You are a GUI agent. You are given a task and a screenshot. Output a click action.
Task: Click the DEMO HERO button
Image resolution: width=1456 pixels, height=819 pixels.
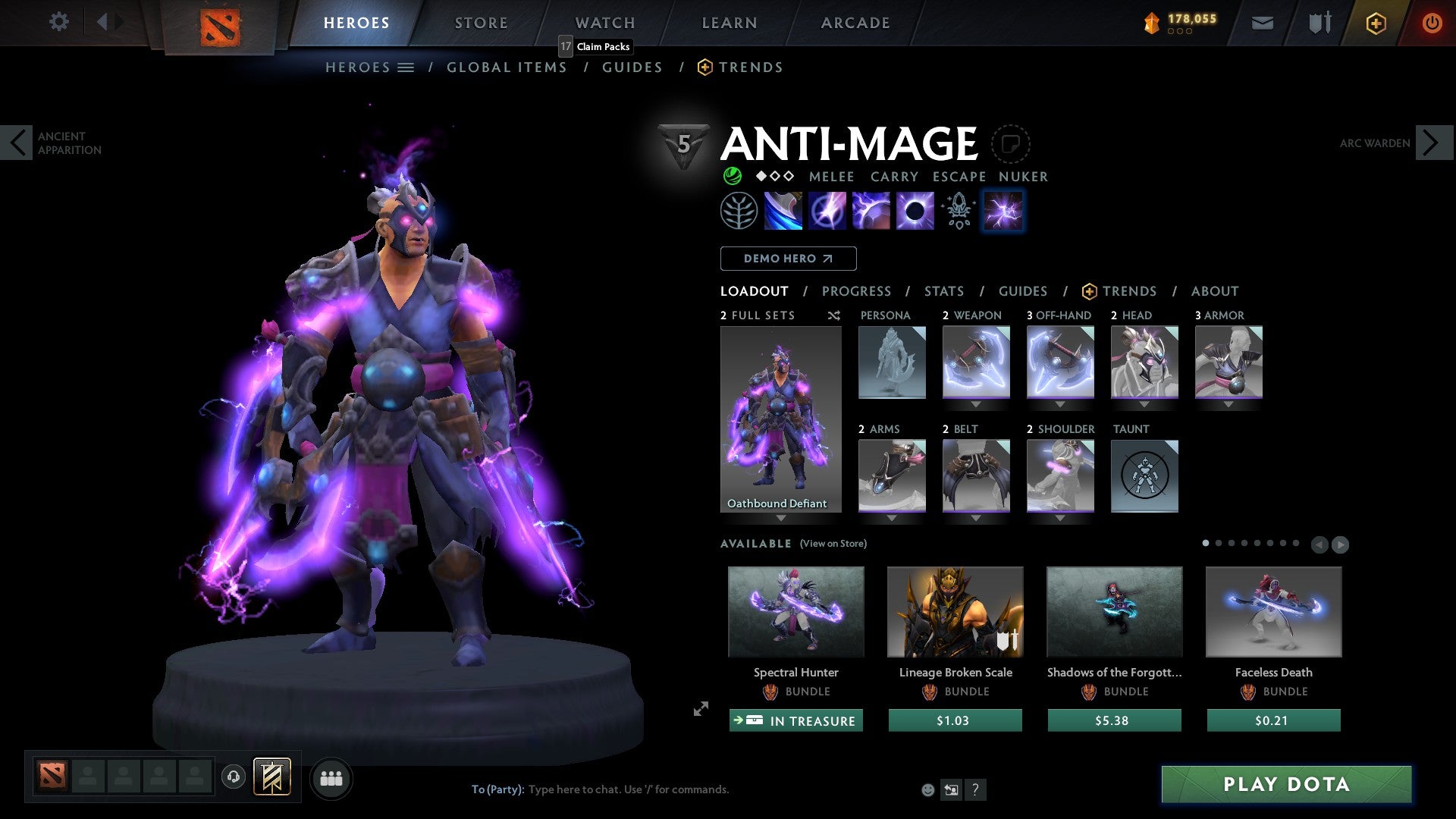pyautogui.click(x=787, y=258)
